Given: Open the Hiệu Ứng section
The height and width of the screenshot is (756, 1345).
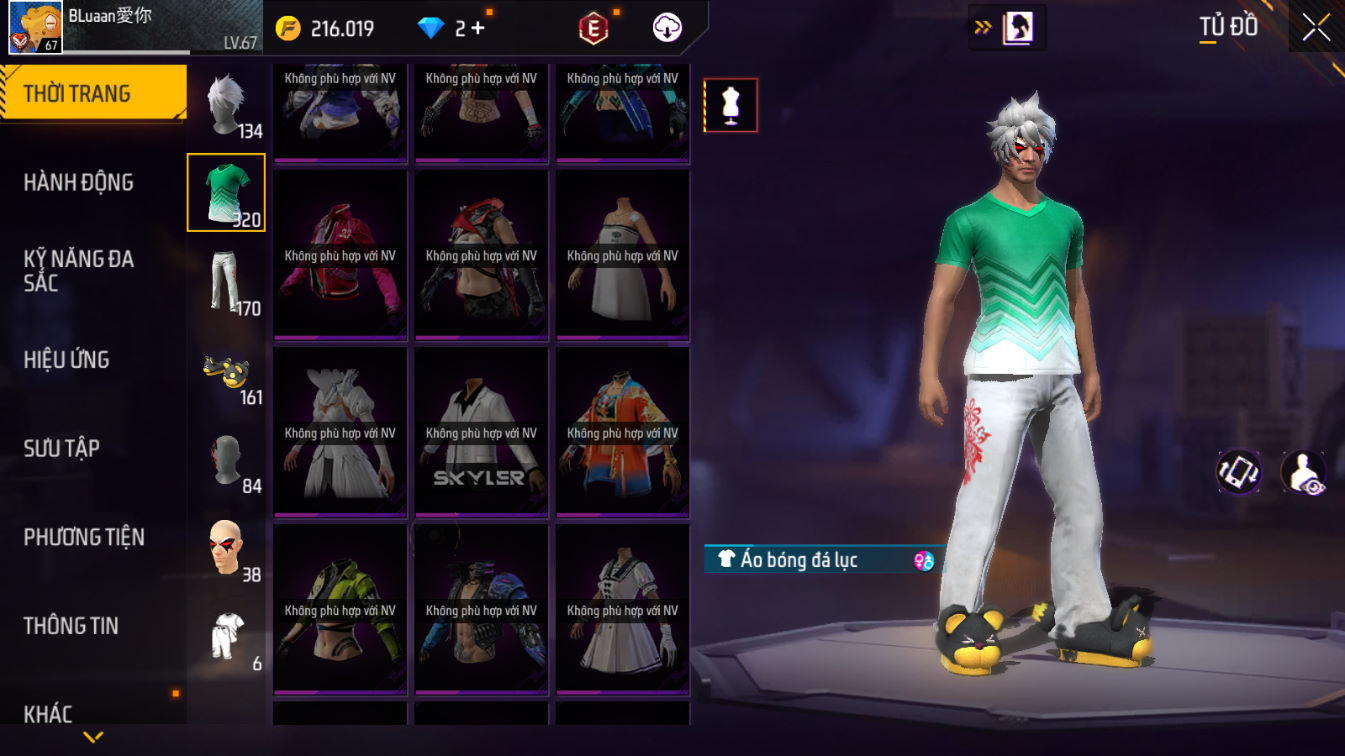Looking at the screenshot, I should 67,360.
